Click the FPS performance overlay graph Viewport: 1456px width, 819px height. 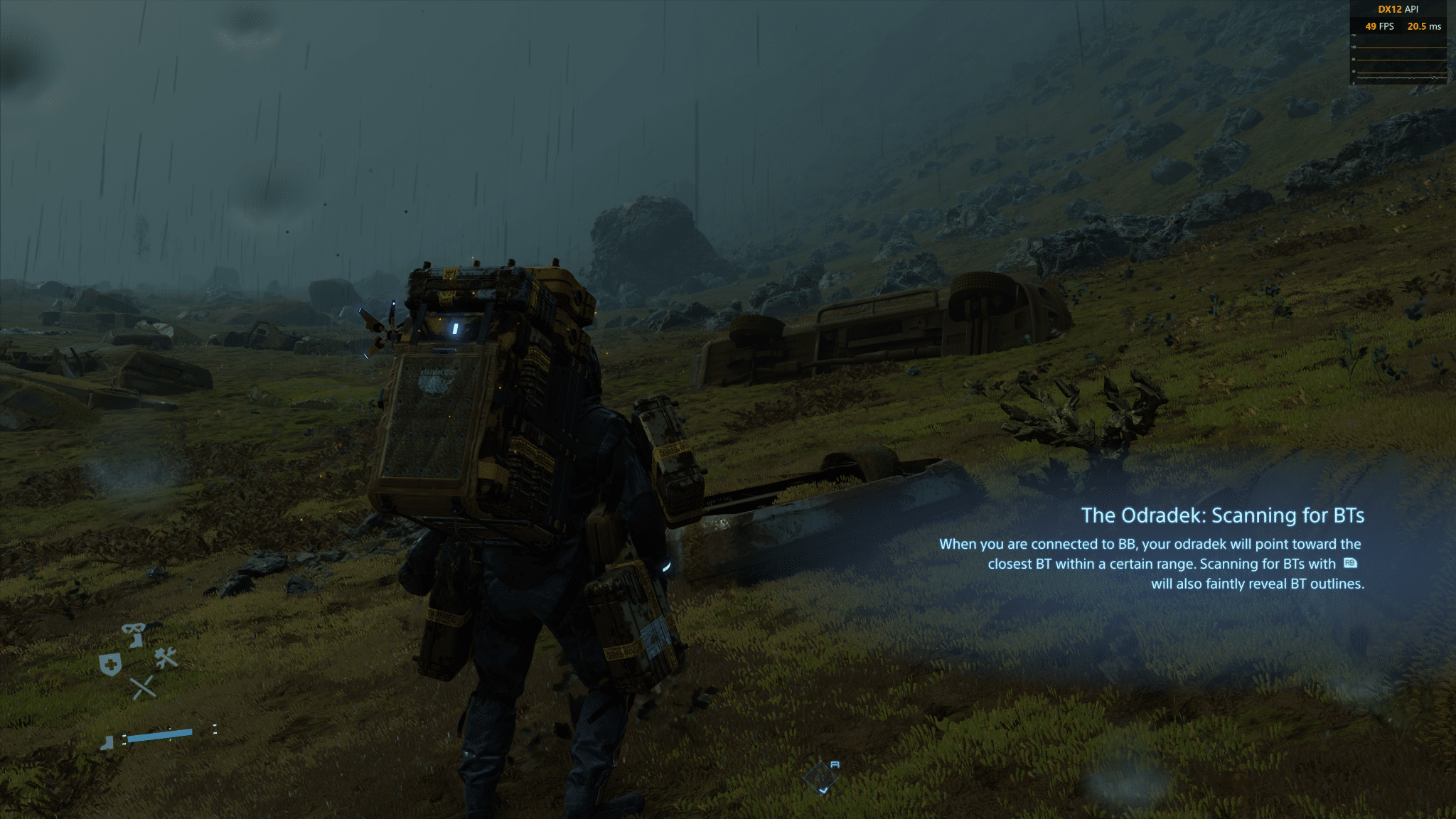point(1398,63)
